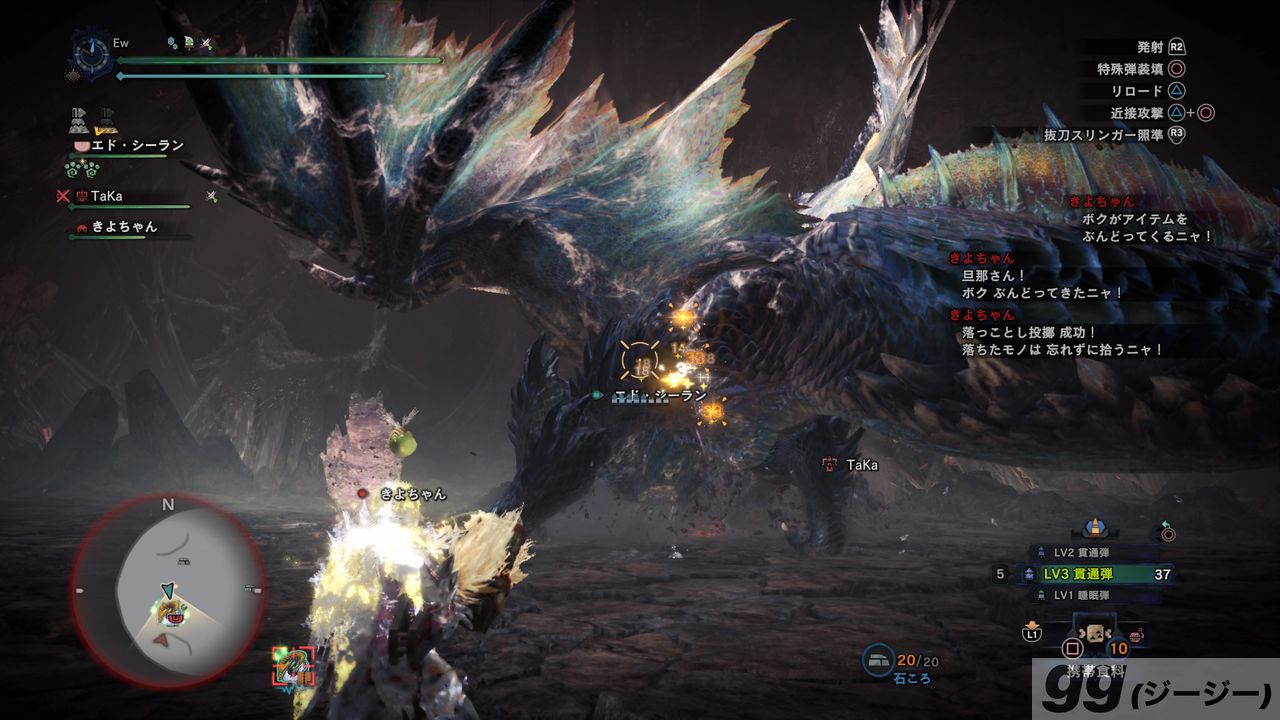Choose the LV2 貫通弾 ammo entry
Viewport: 1280px width, 720px height.
tap(1080, 552)
